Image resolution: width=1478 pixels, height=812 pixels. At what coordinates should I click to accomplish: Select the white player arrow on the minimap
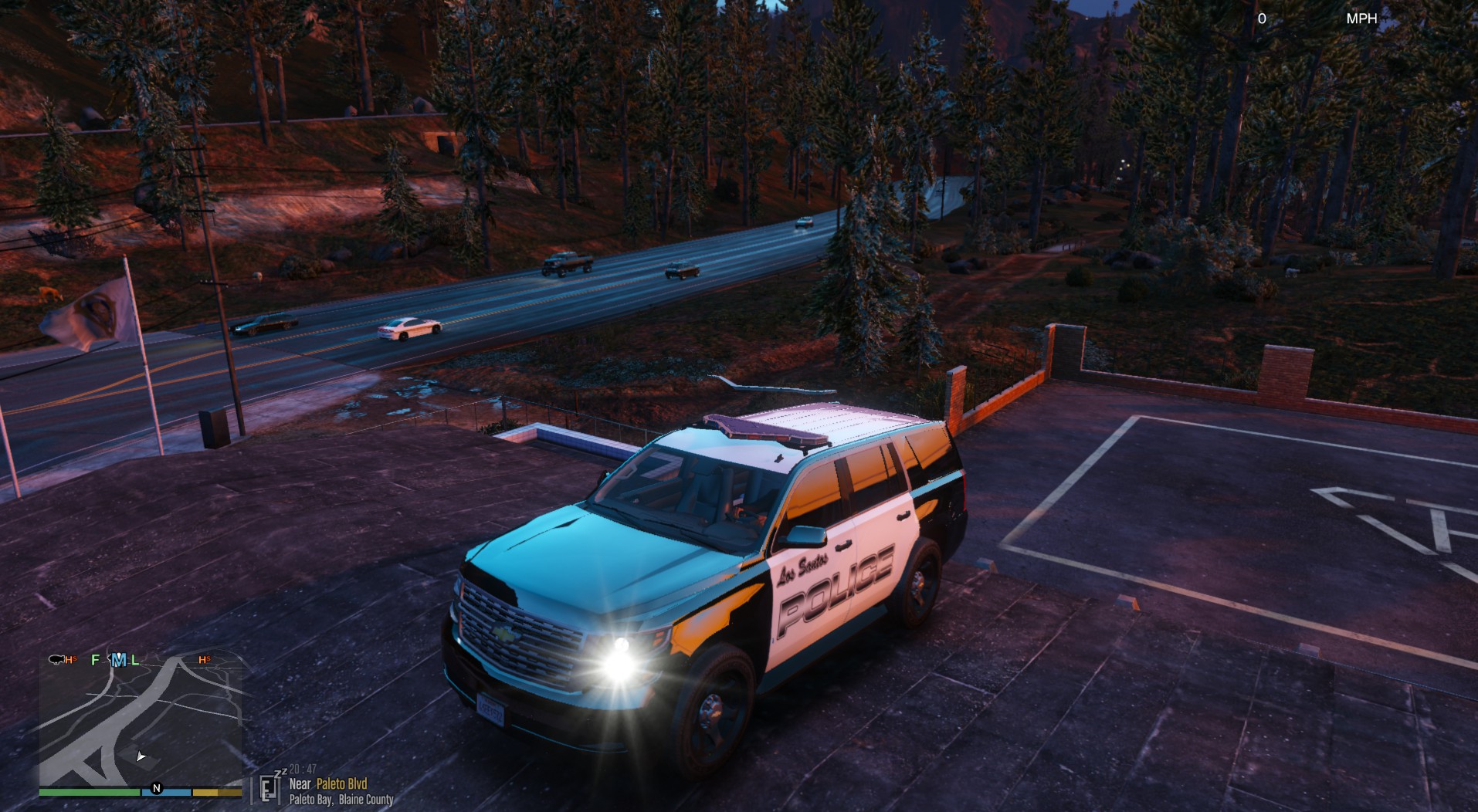(x=141, y=756)
